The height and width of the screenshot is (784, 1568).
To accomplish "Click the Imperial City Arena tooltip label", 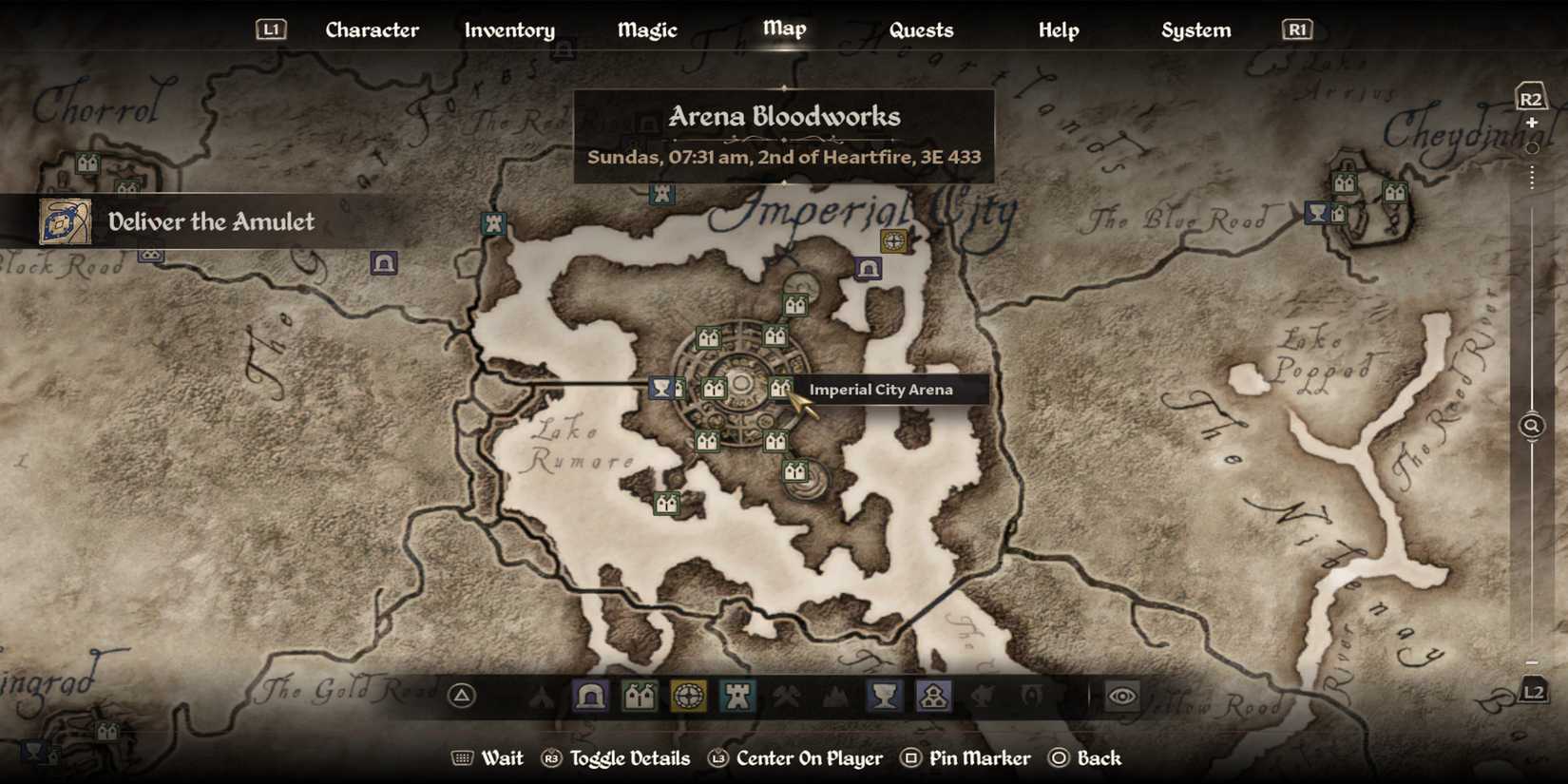I will tap(881, 390).
